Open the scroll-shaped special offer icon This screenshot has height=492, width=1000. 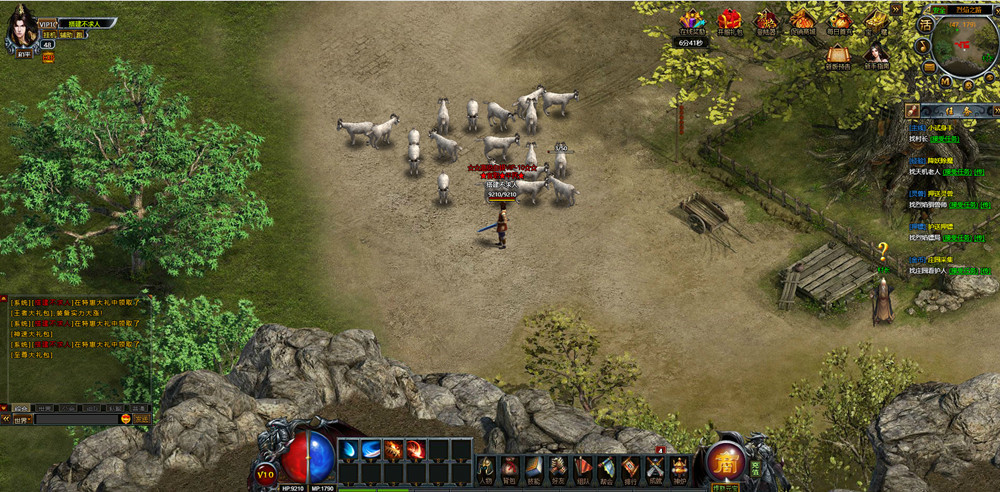(x=838, y=55)
